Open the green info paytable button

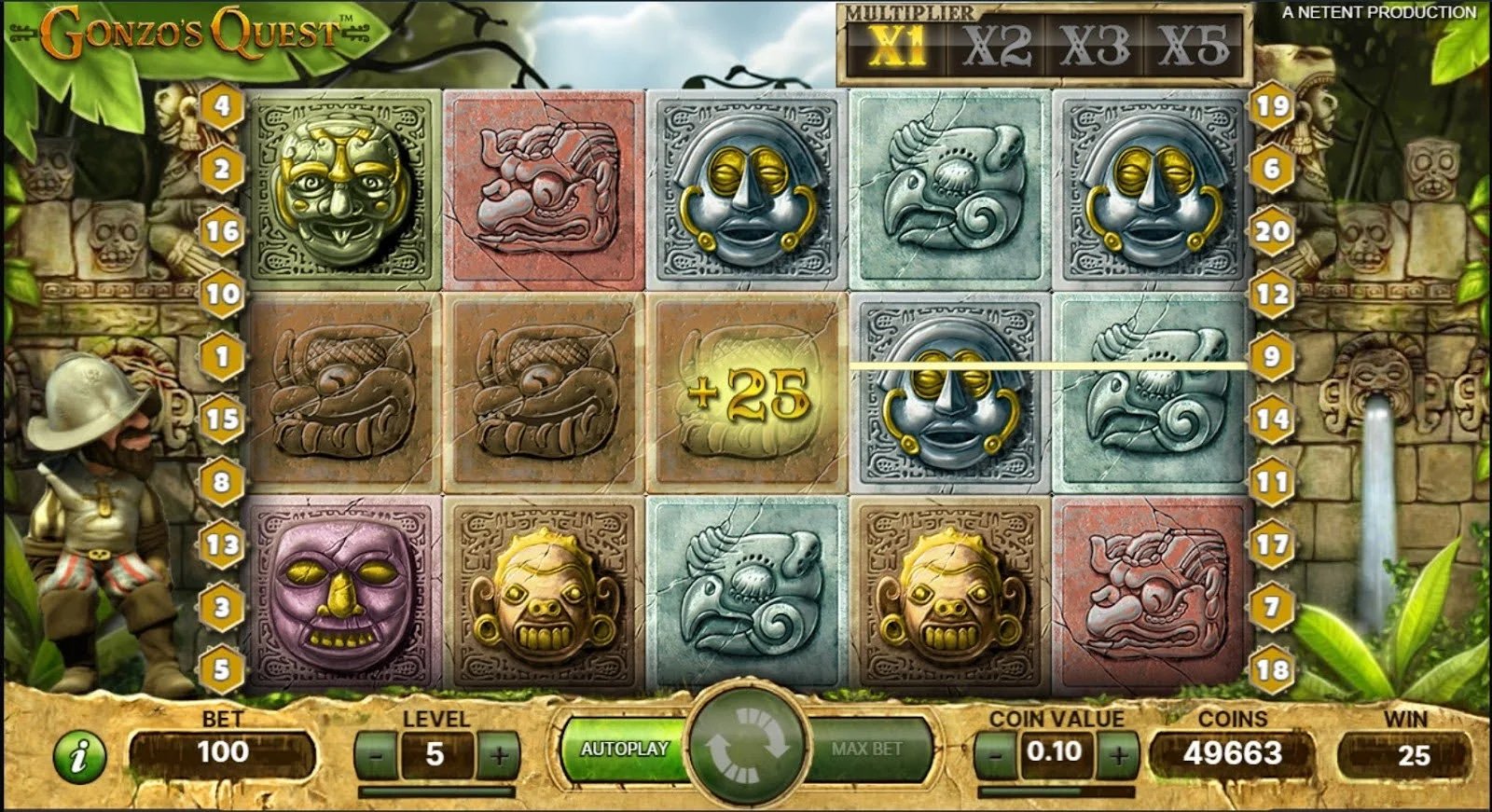click(80, 755)
